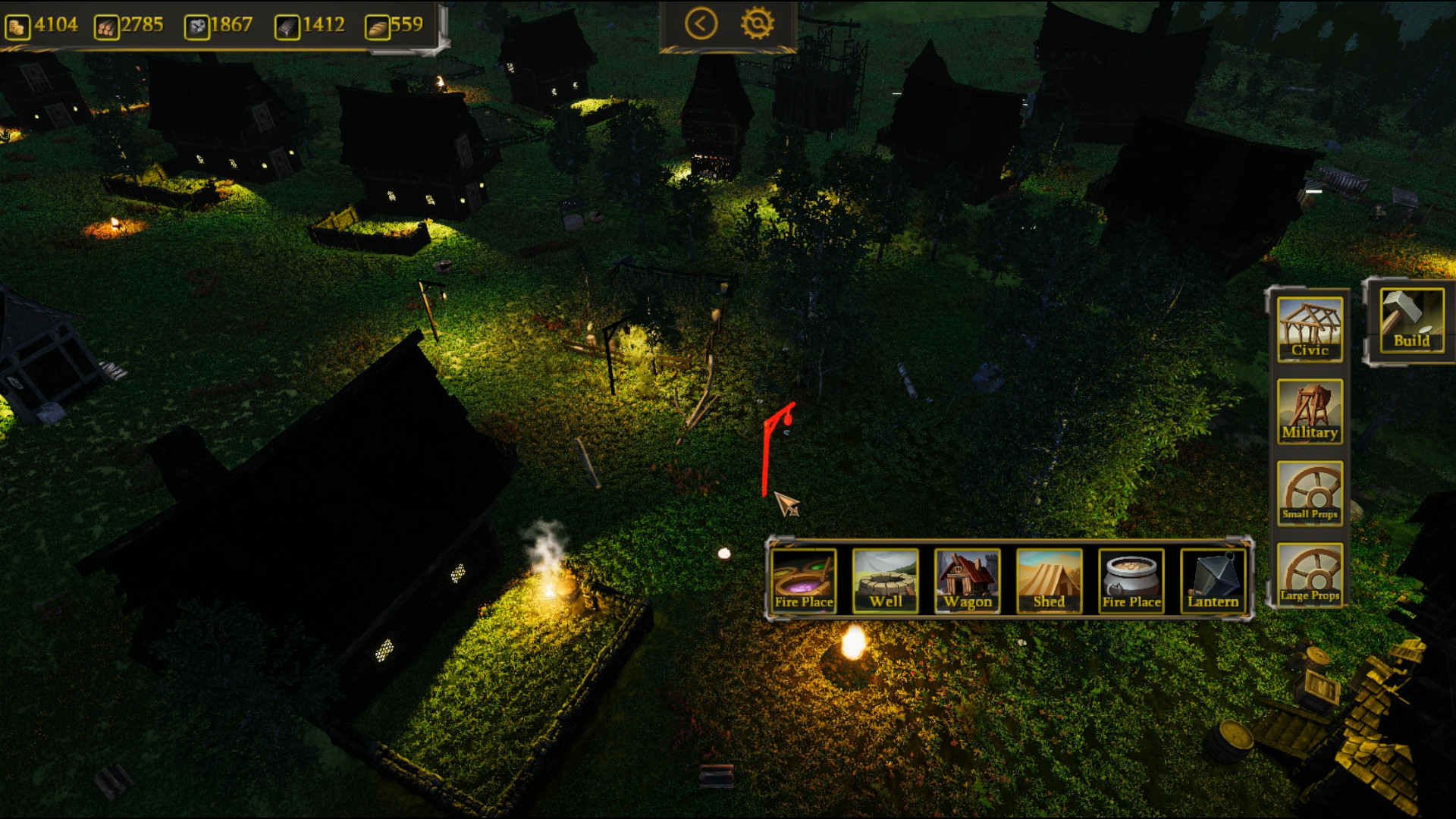Select the Civic building category
Screen dimensions: 1456x819
click(x=1310, y=330)
